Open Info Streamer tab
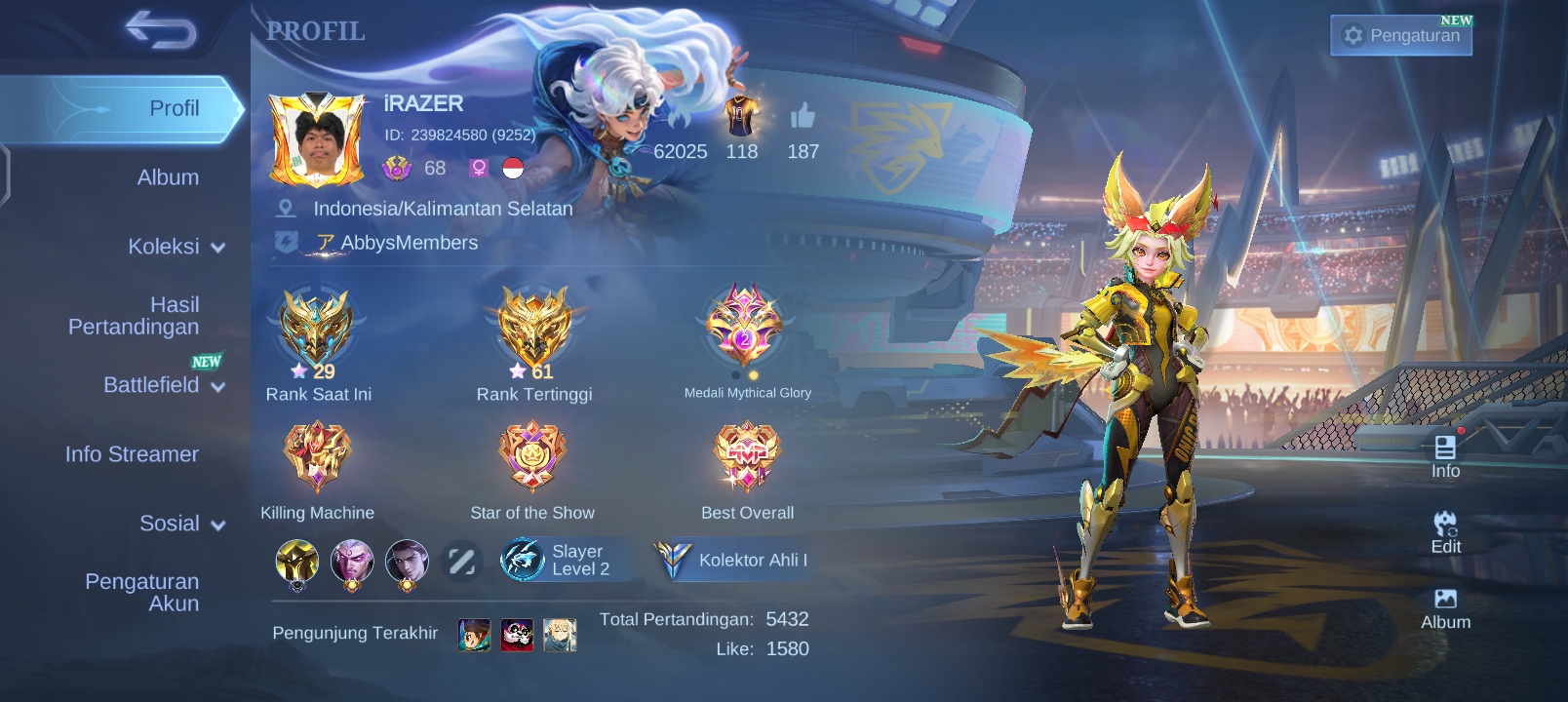This screenshot has width=1568, height=702. point(132,454)
